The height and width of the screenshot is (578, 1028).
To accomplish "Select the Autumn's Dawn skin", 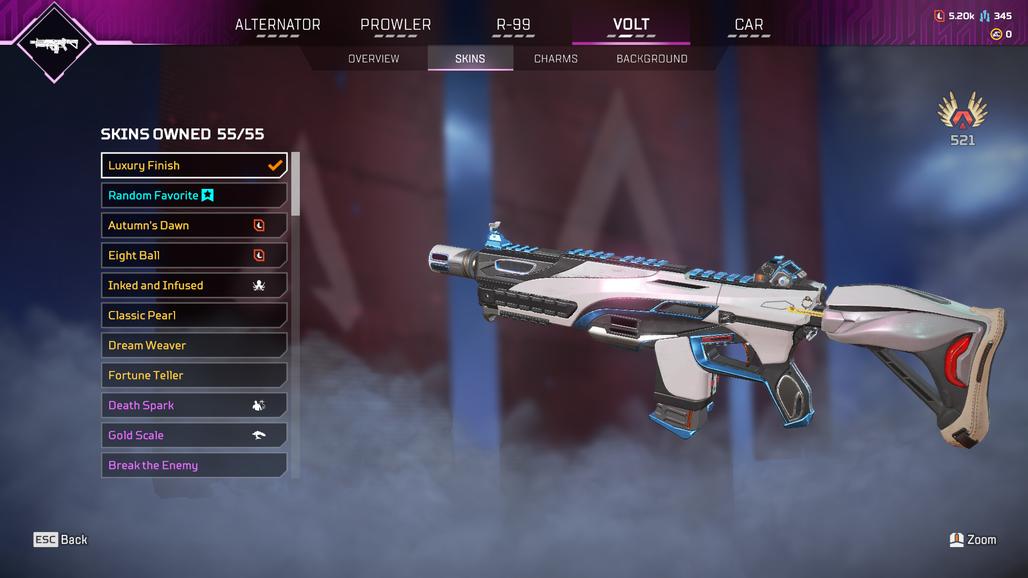I will (194, 225).
